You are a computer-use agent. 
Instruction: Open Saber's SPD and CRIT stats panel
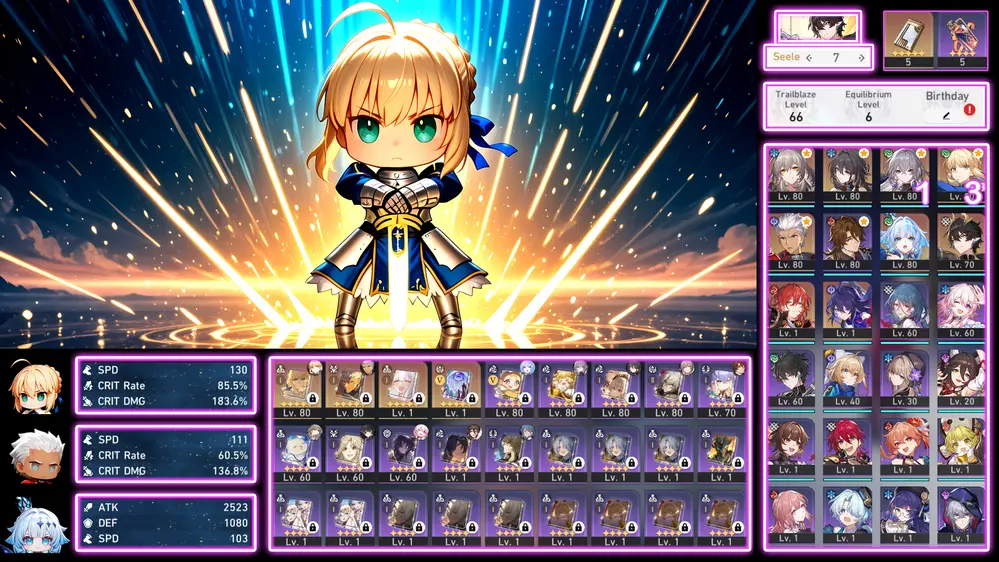pos(165,386)
